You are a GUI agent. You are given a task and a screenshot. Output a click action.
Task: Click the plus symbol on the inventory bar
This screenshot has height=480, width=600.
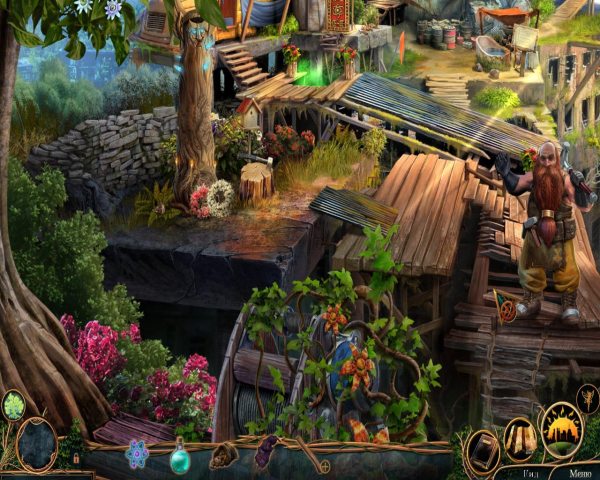coord(324,465)
